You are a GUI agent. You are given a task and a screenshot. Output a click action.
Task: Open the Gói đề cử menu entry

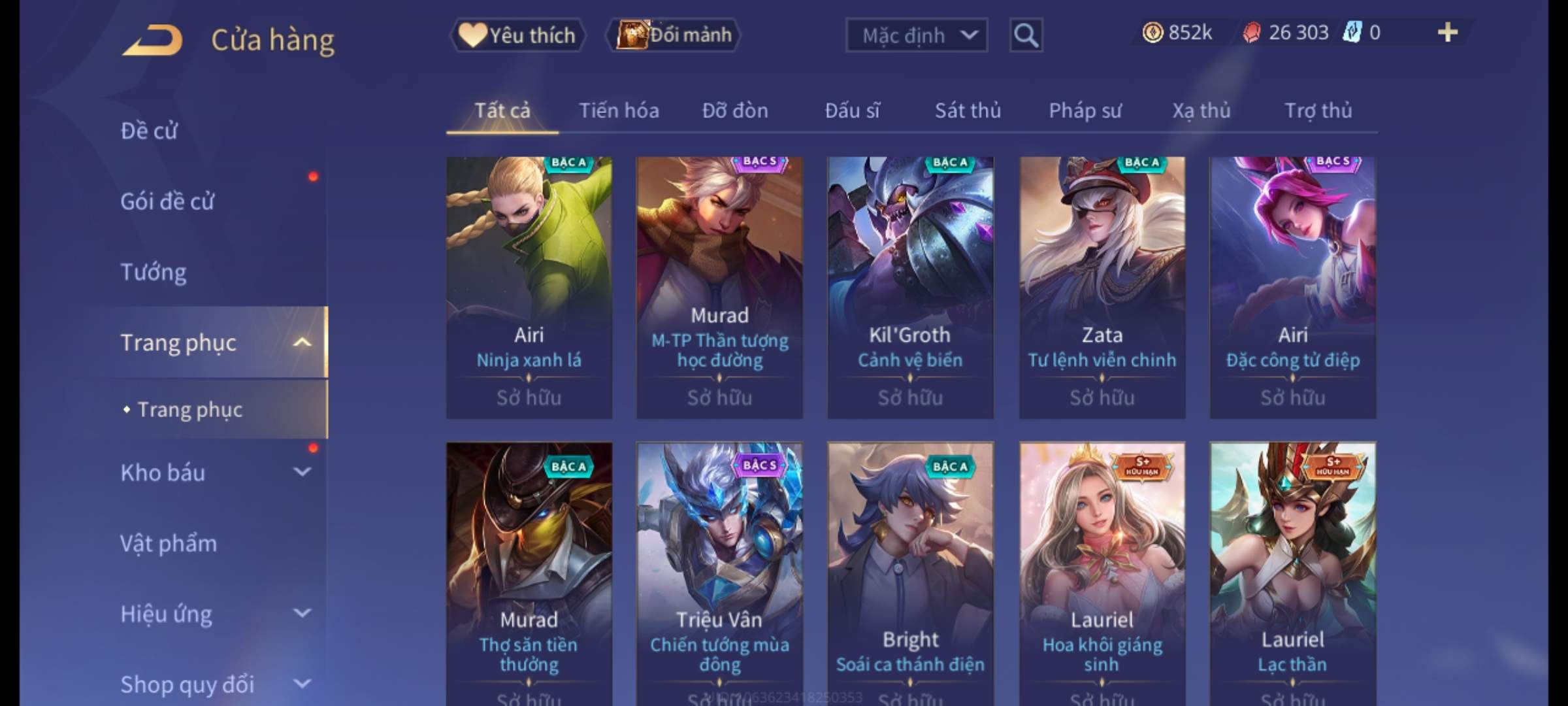pyautogui.click(x=167, y=201)
